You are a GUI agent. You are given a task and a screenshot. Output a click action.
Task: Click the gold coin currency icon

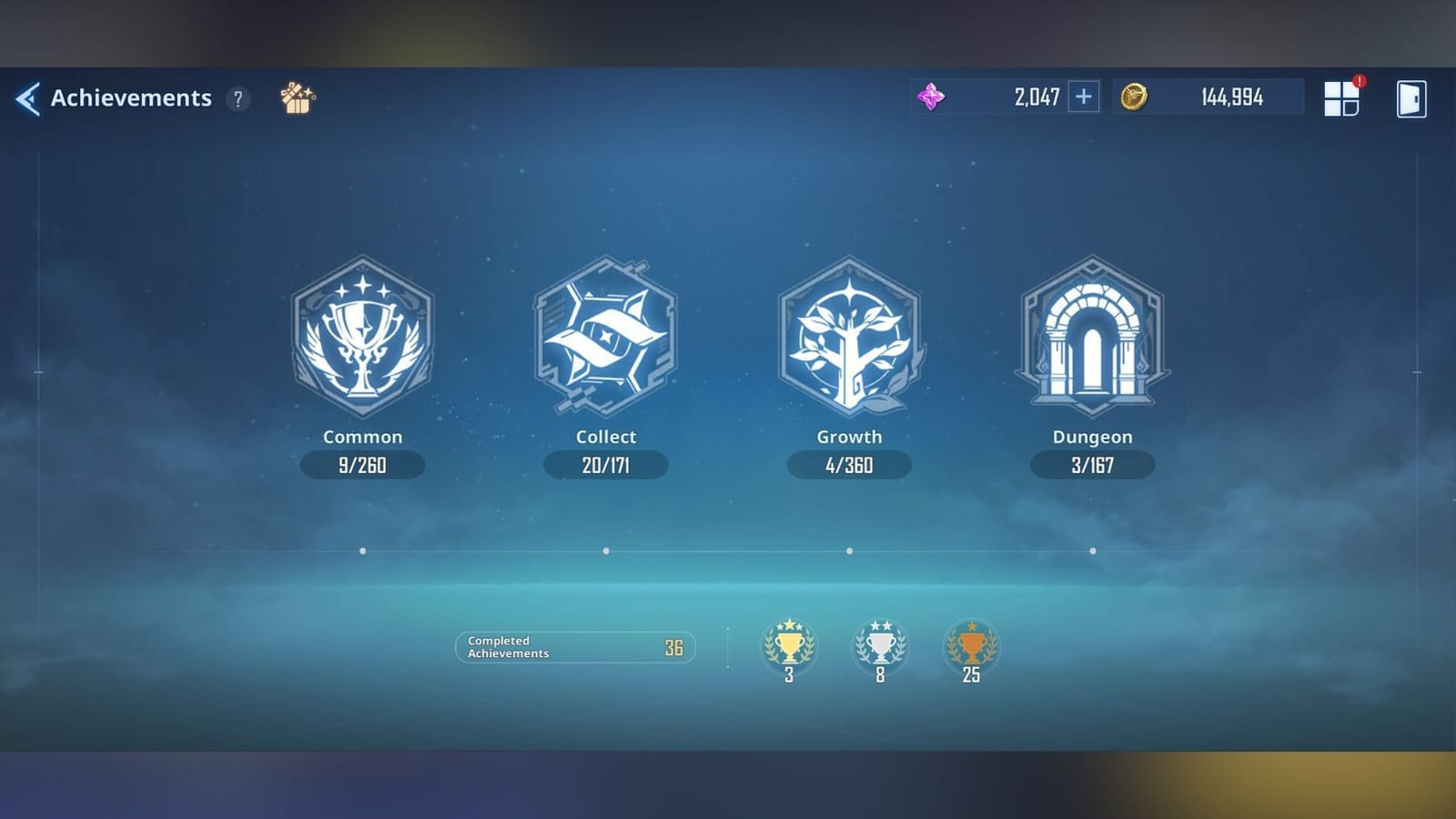click(x=1136, y=96)
